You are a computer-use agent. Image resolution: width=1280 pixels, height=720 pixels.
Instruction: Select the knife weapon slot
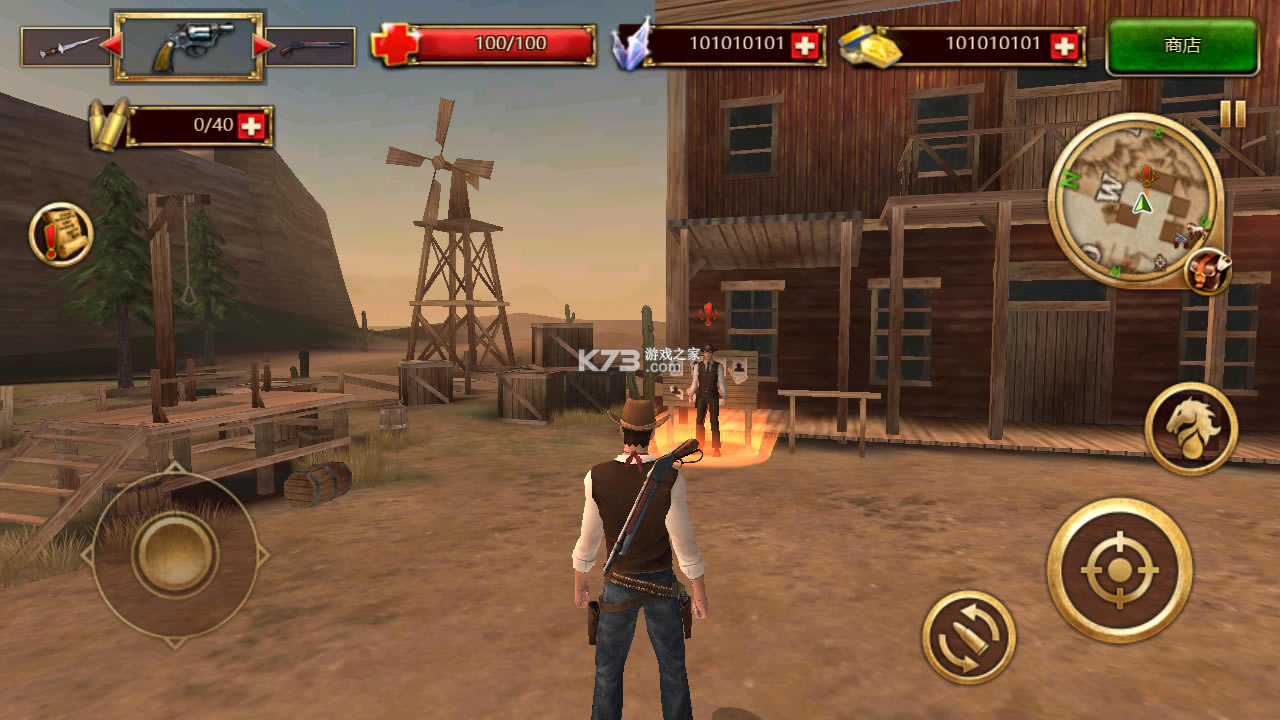click(63, 46)
